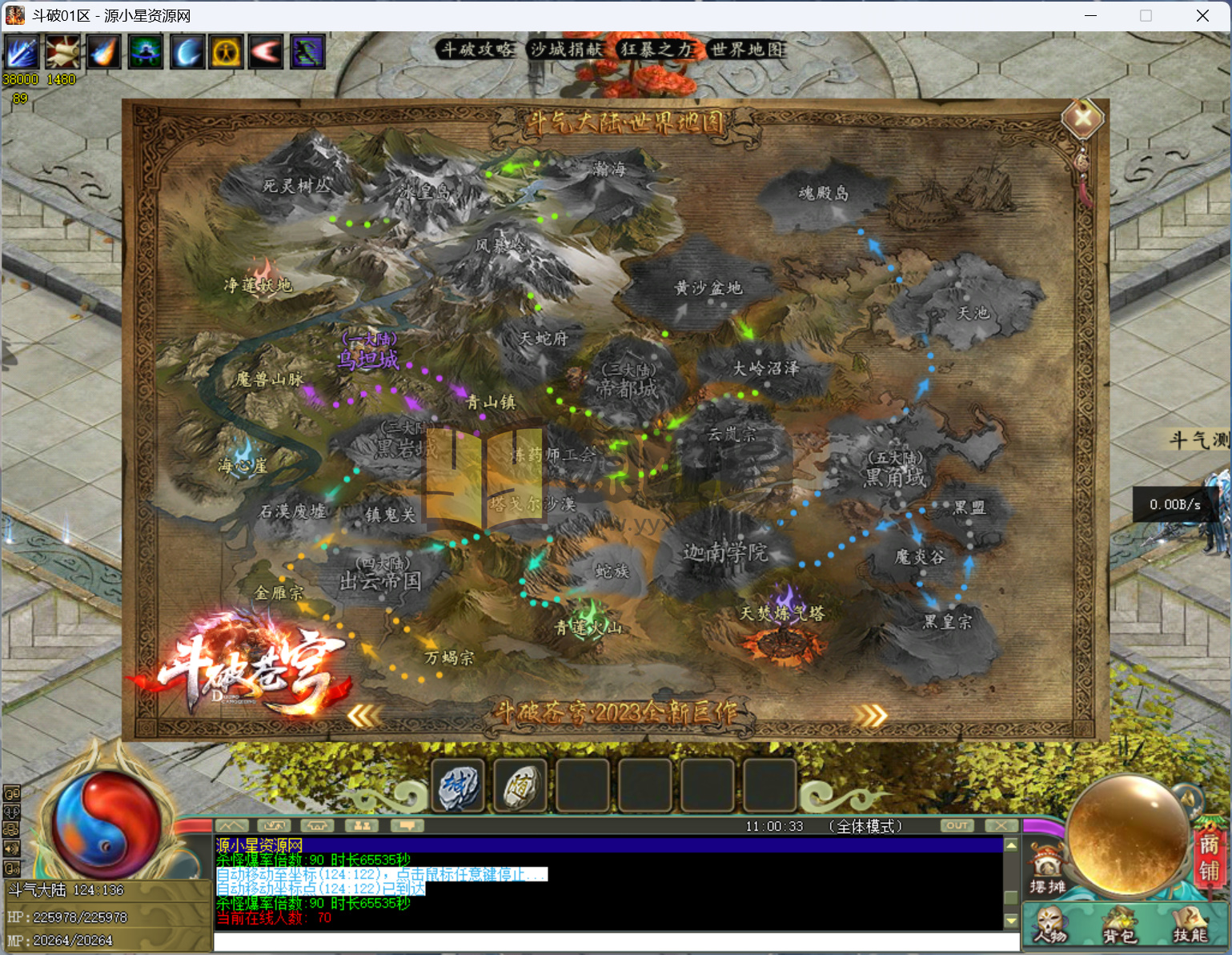Minimize the game window

coord(1091,16)
